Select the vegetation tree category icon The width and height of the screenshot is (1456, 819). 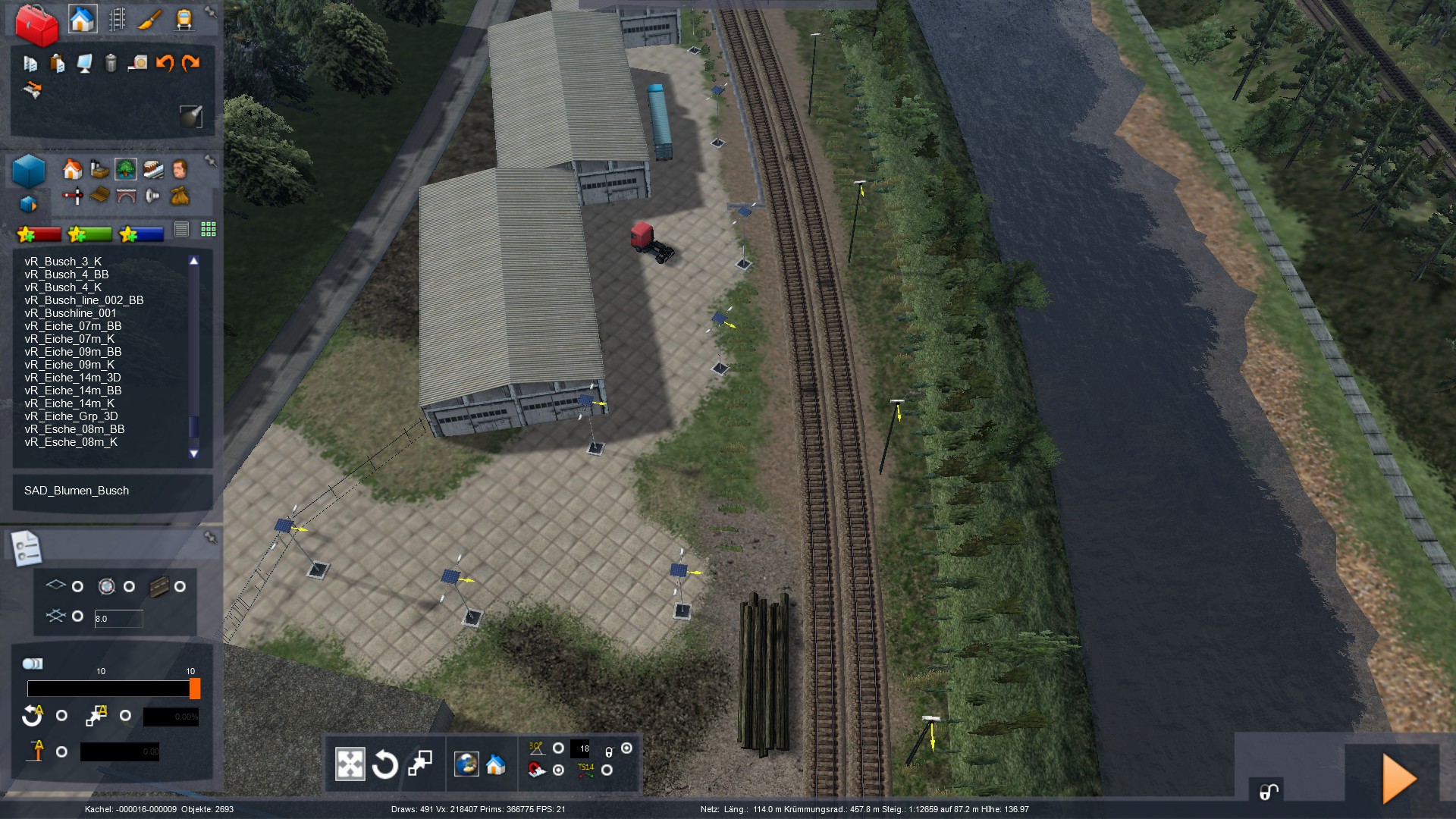pos(126,168)
